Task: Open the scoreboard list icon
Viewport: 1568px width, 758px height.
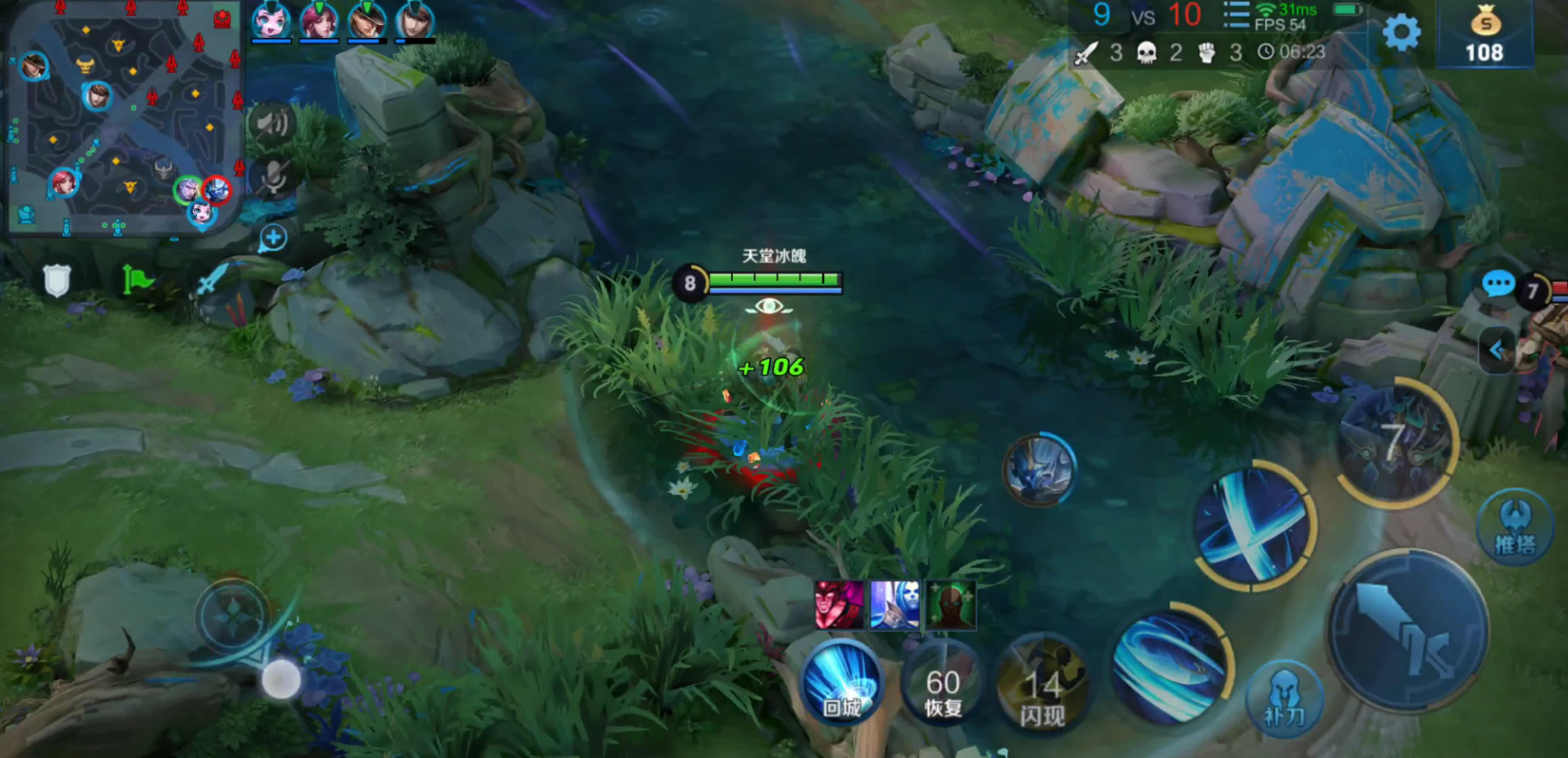Action: point(1236,16)
